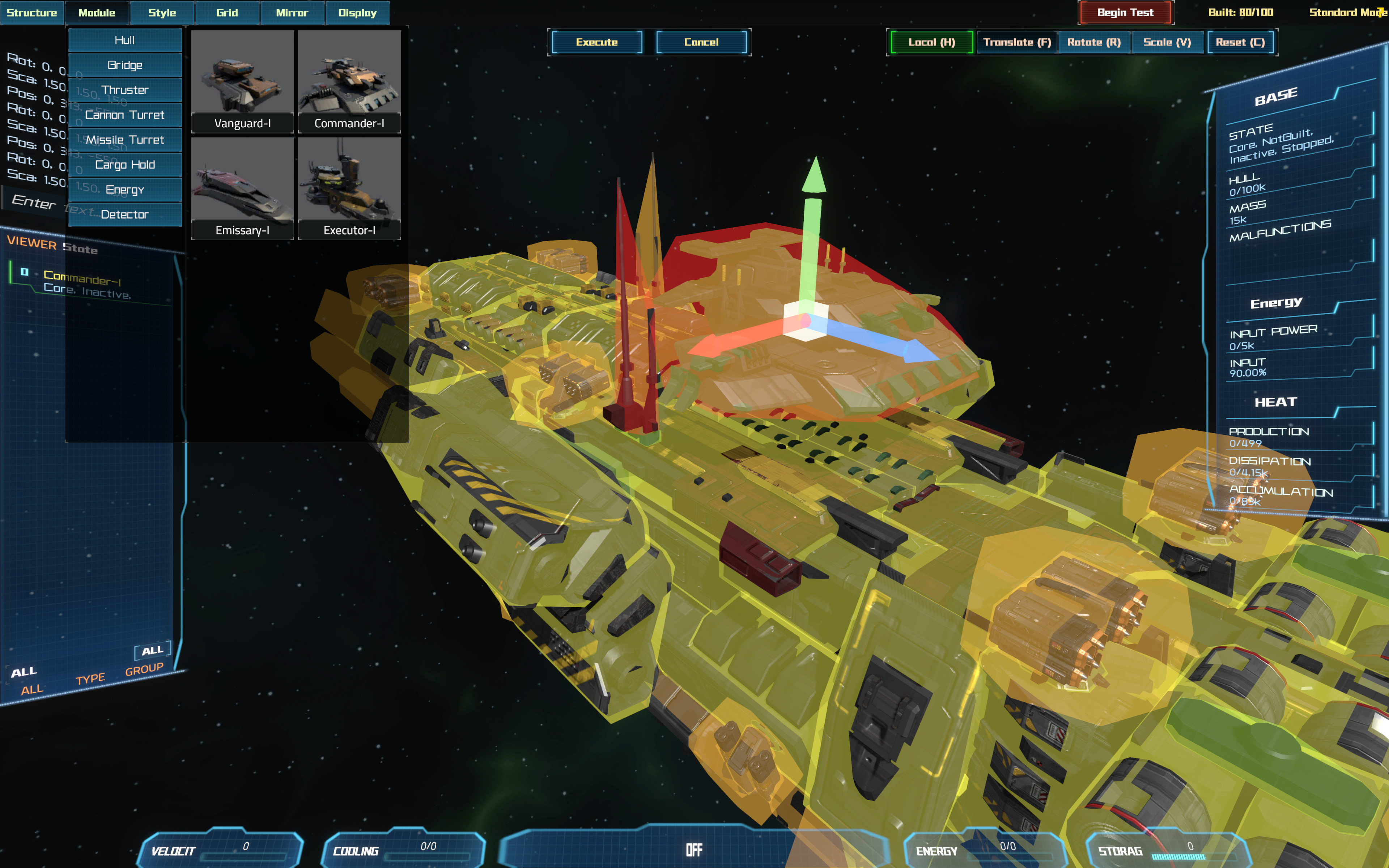Reset the transform with Reset (C)
The image size is (1389, 868).
click(x=1240, y=42)
